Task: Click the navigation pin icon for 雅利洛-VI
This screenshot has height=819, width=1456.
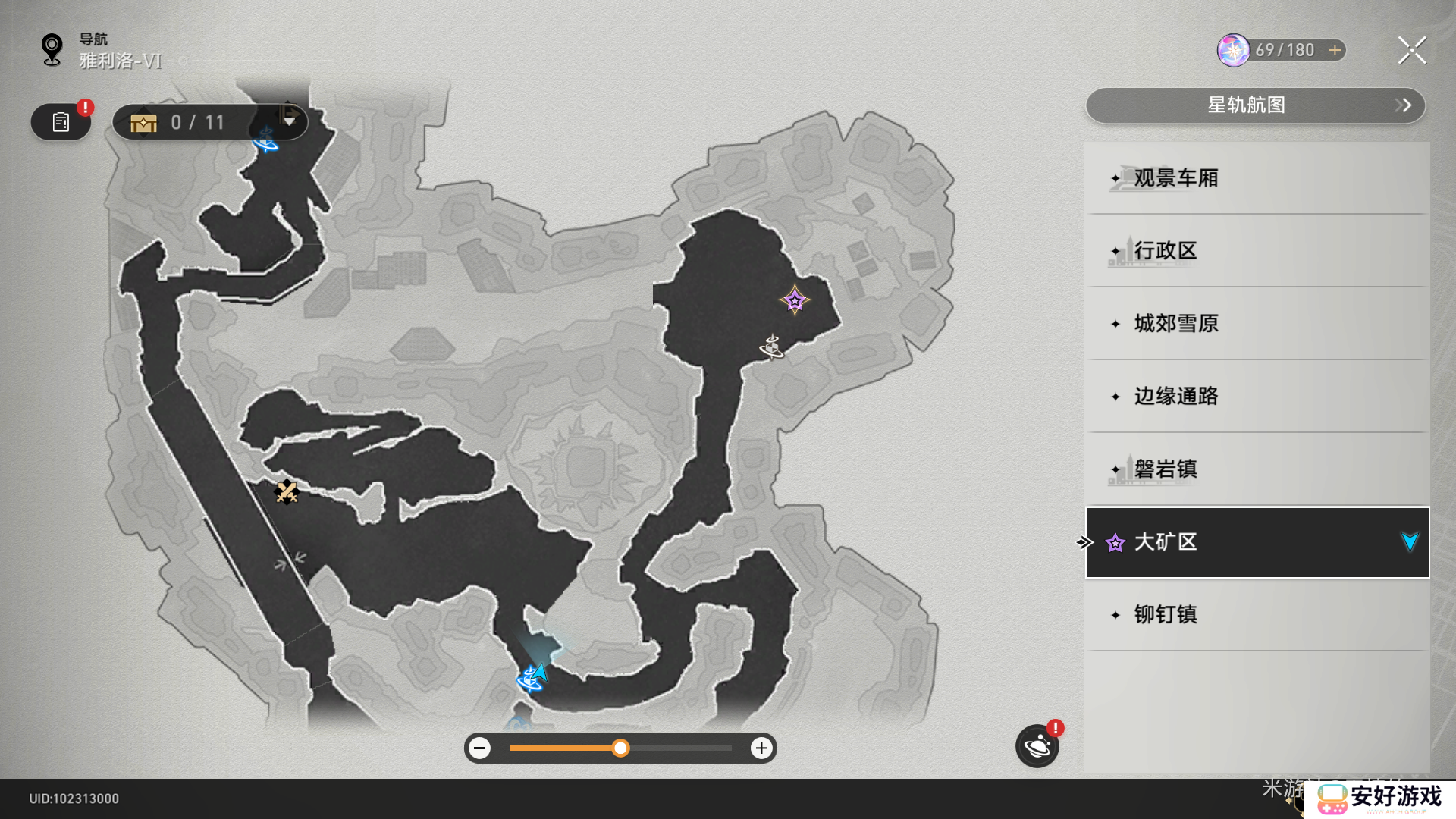Action: [52, 50]
